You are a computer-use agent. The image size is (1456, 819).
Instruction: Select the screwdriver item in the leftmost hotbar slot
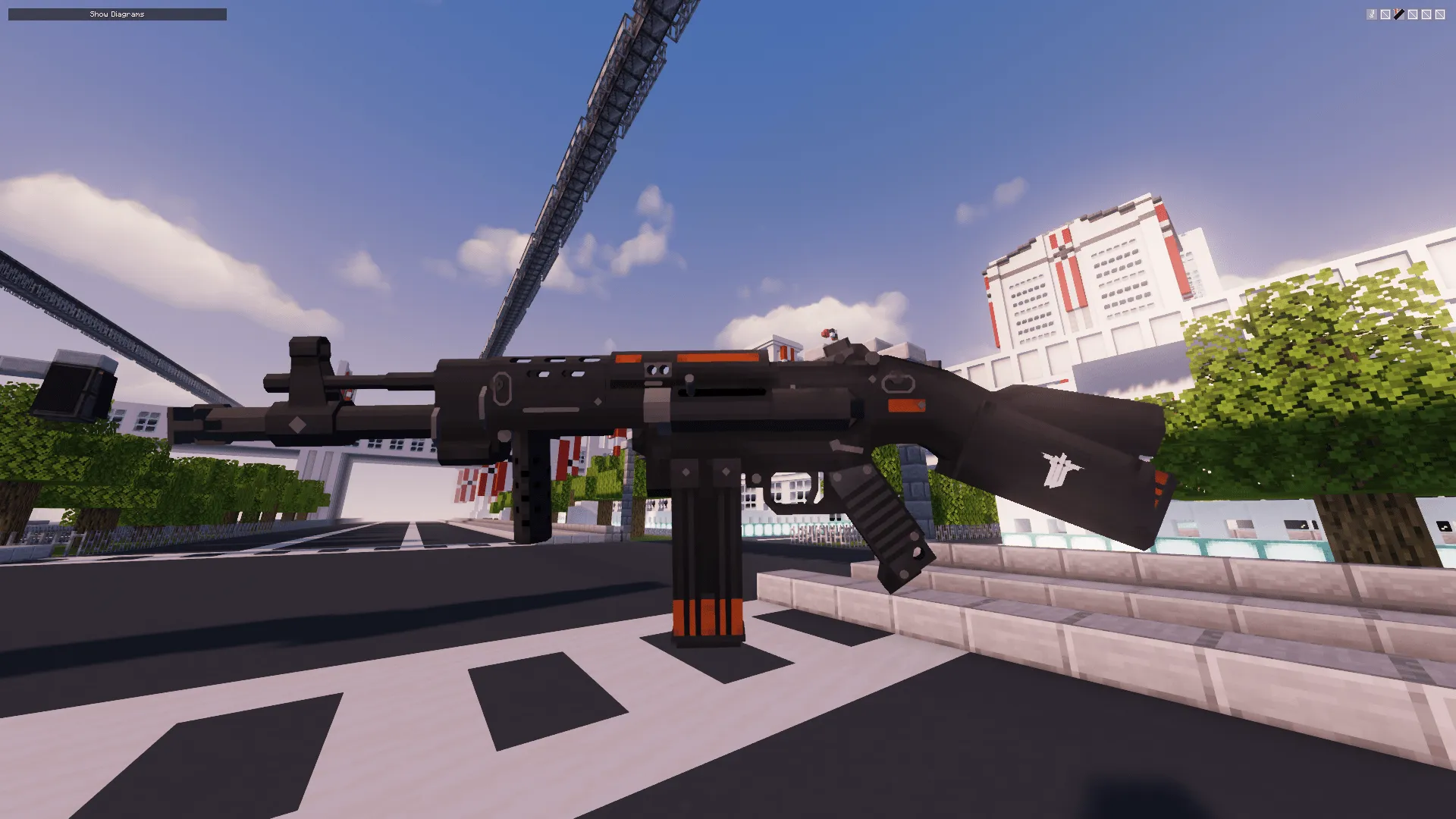[1371, 14]
